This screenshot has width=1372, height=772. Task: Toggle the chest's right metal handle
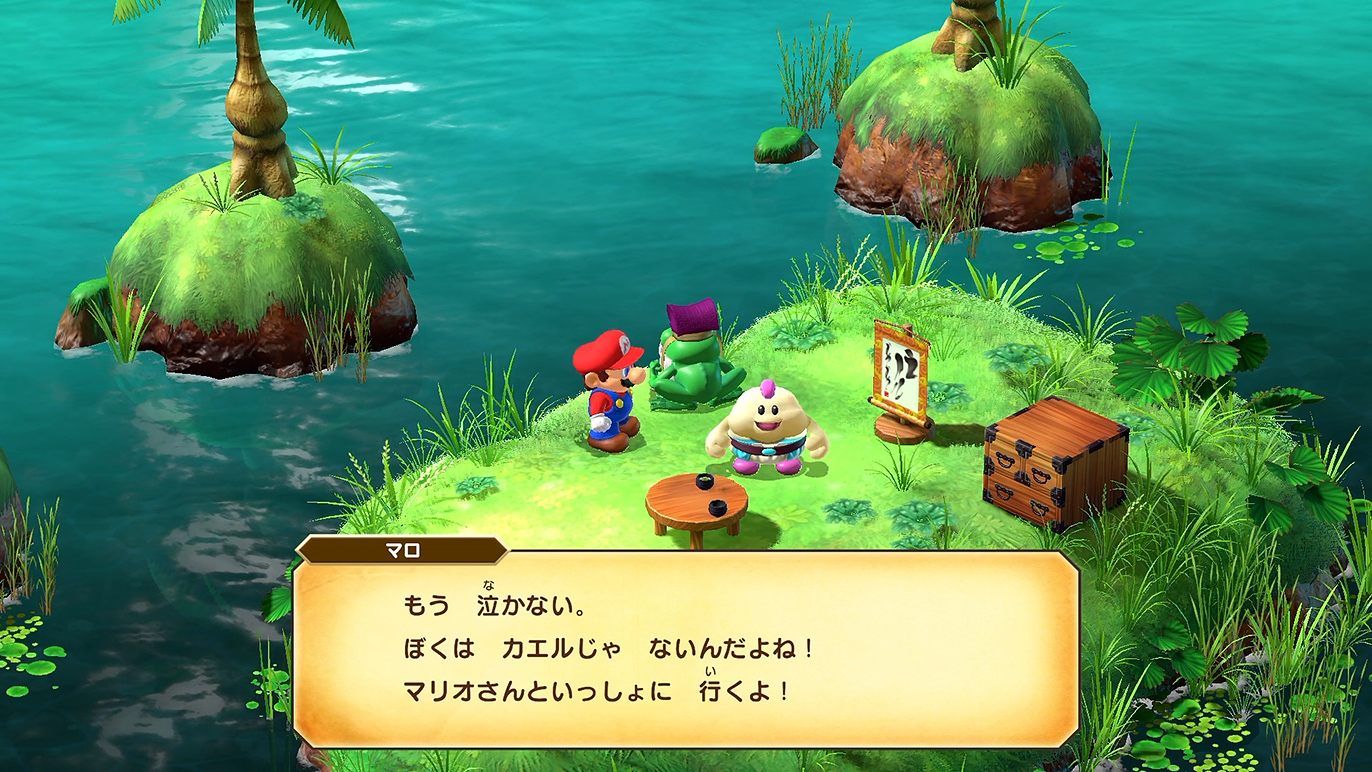[x=1041, y=476]
